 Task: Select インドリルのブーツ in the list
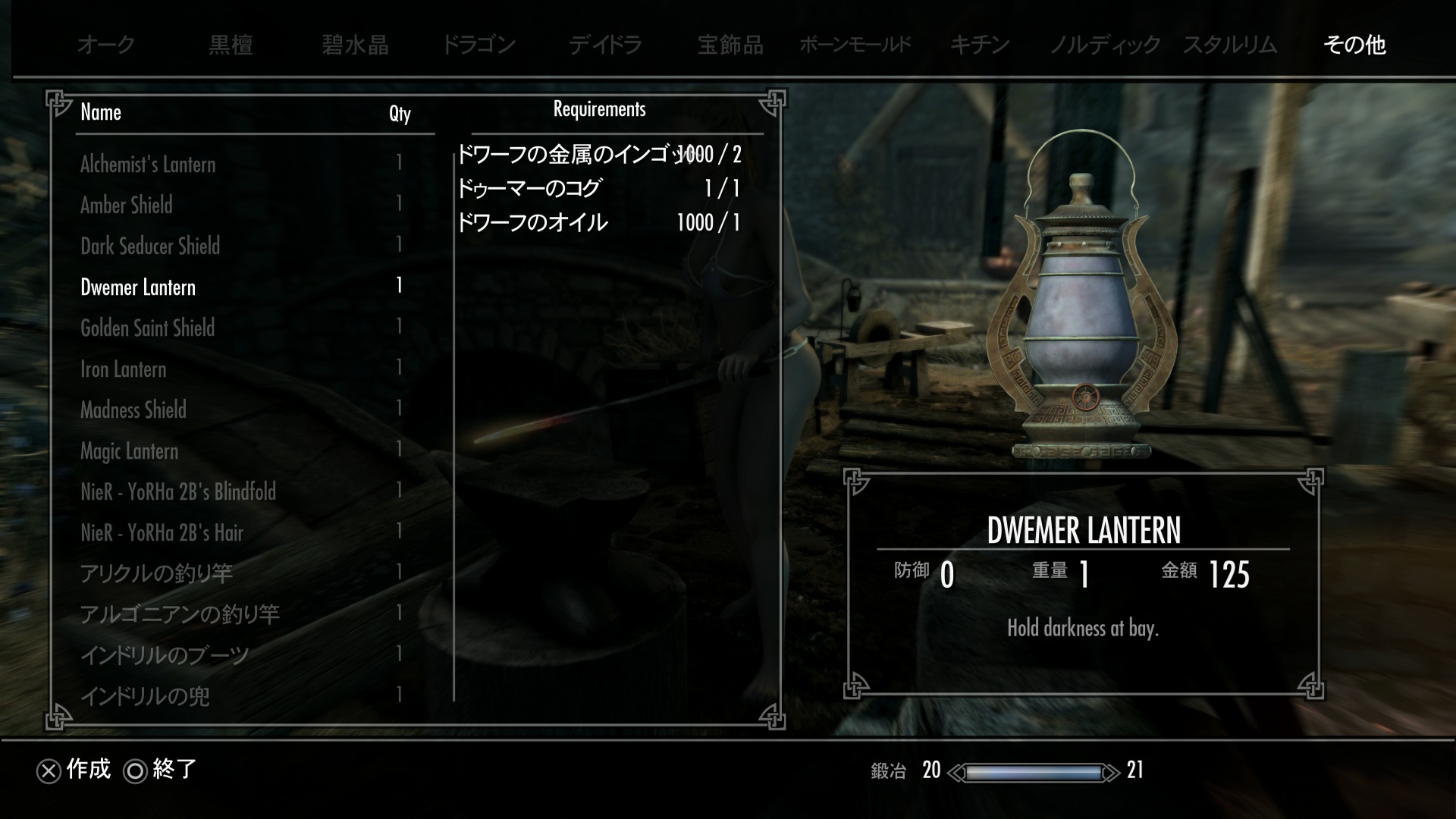tap(165, 655)
